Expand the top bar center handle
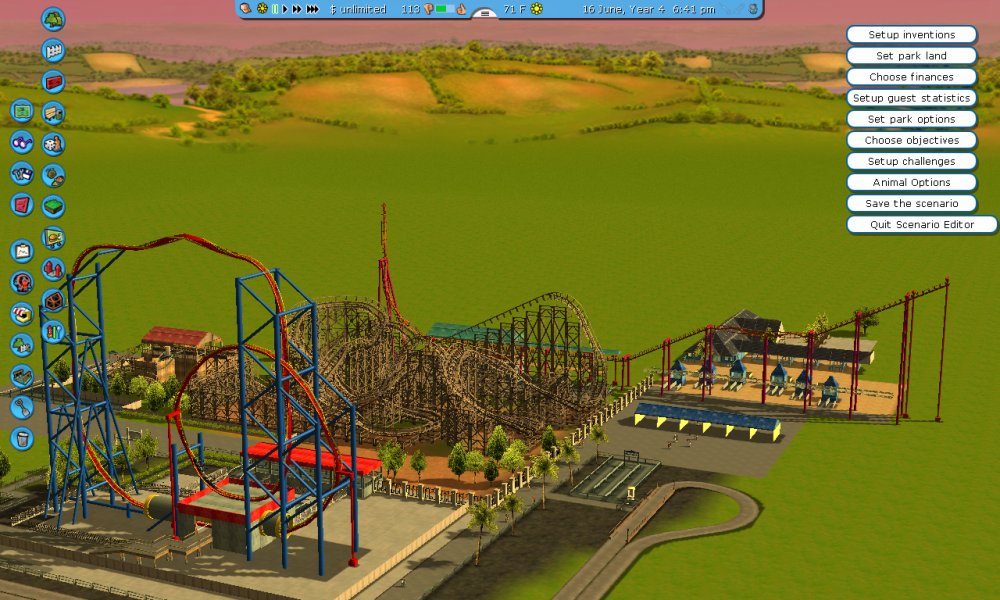Screen dimensions: 1000x600 pos(485,14)
